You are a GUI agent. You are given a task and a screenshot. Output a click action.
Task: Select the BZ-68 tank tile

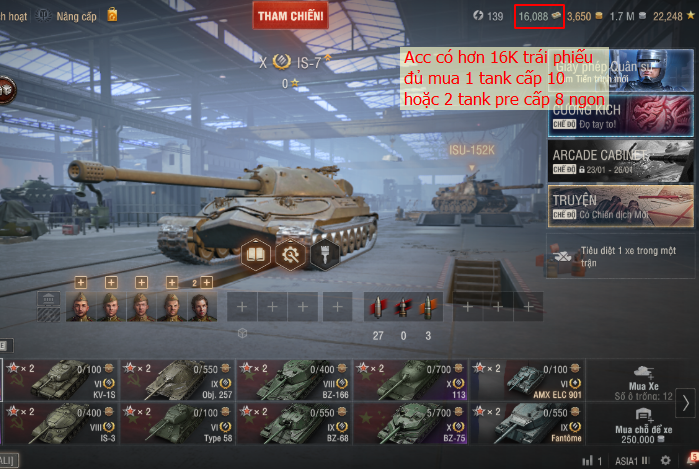[293, 423]
